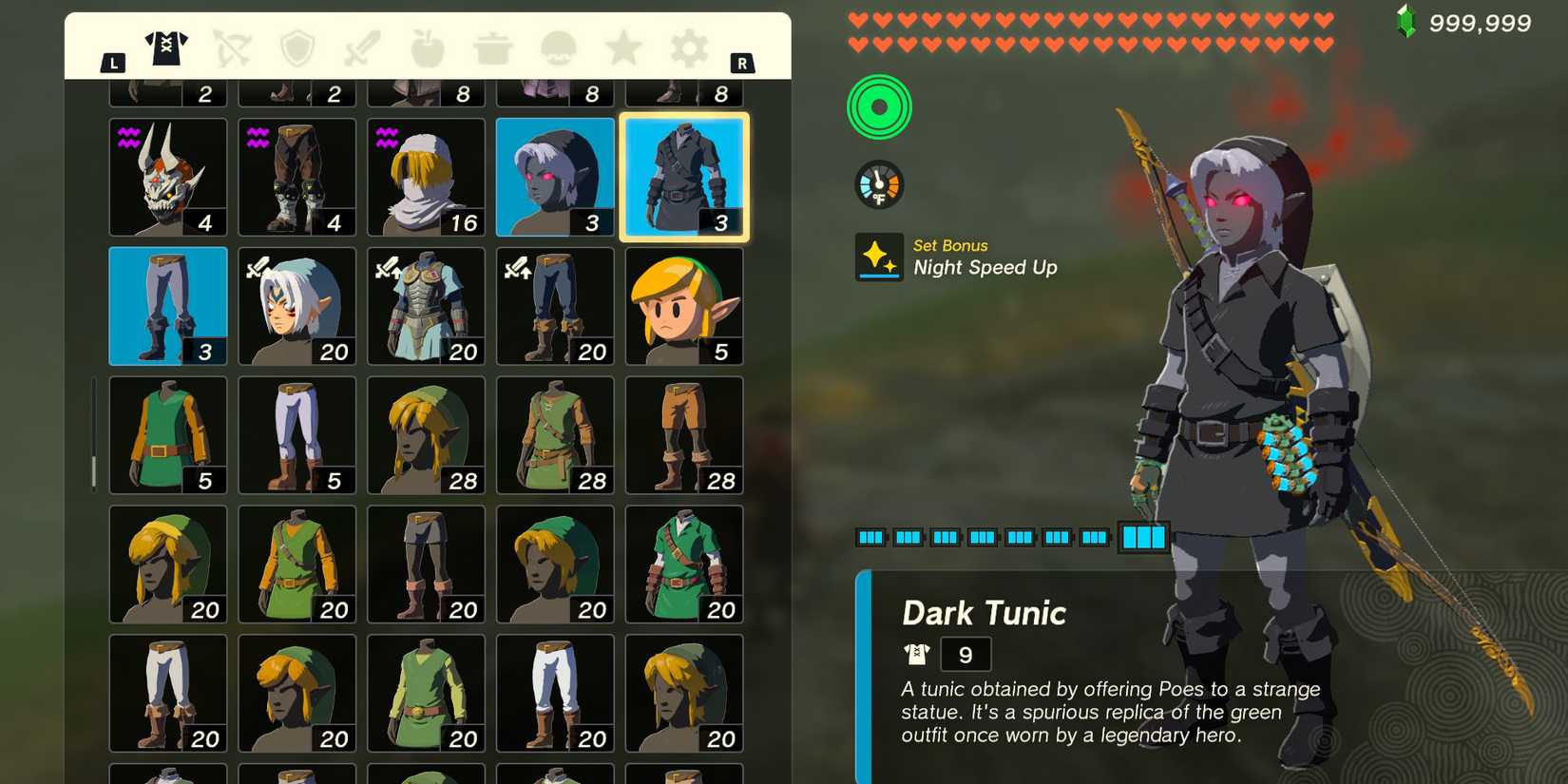This screenshot has width=1568, height=784.
Task: Click the green stealth noise indicator
Action: (878, 107)
